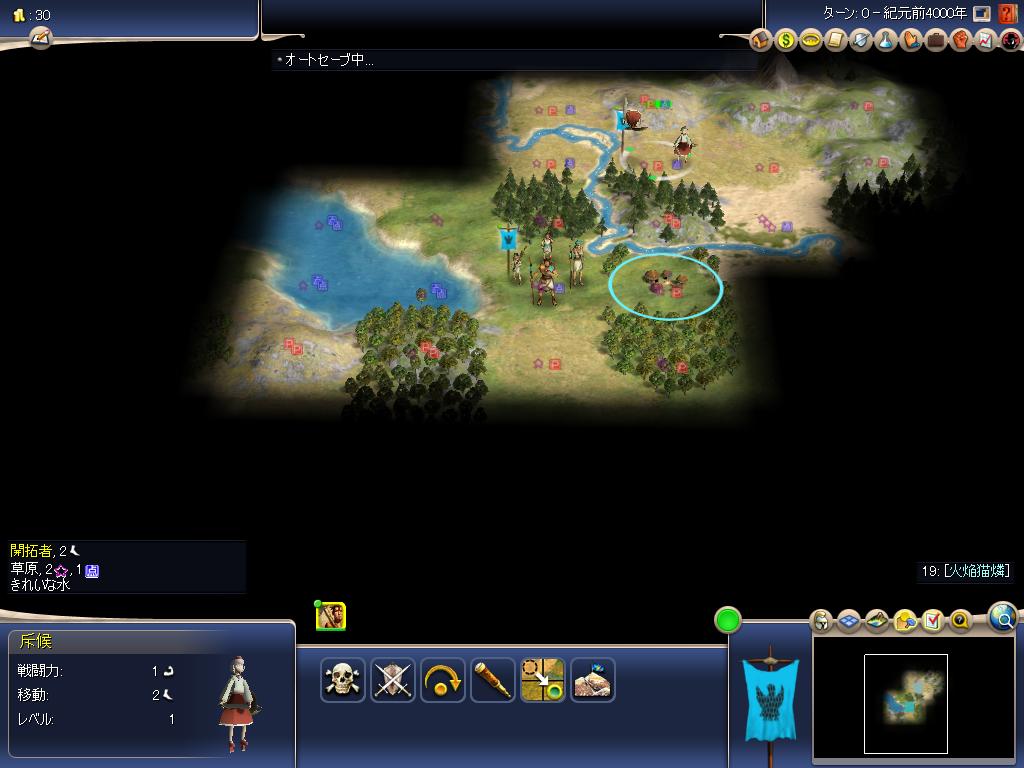The width and height of the screenshot is (1024, 768).
Task: Open the domestic advisor house icon
Action: click(761, 40)
